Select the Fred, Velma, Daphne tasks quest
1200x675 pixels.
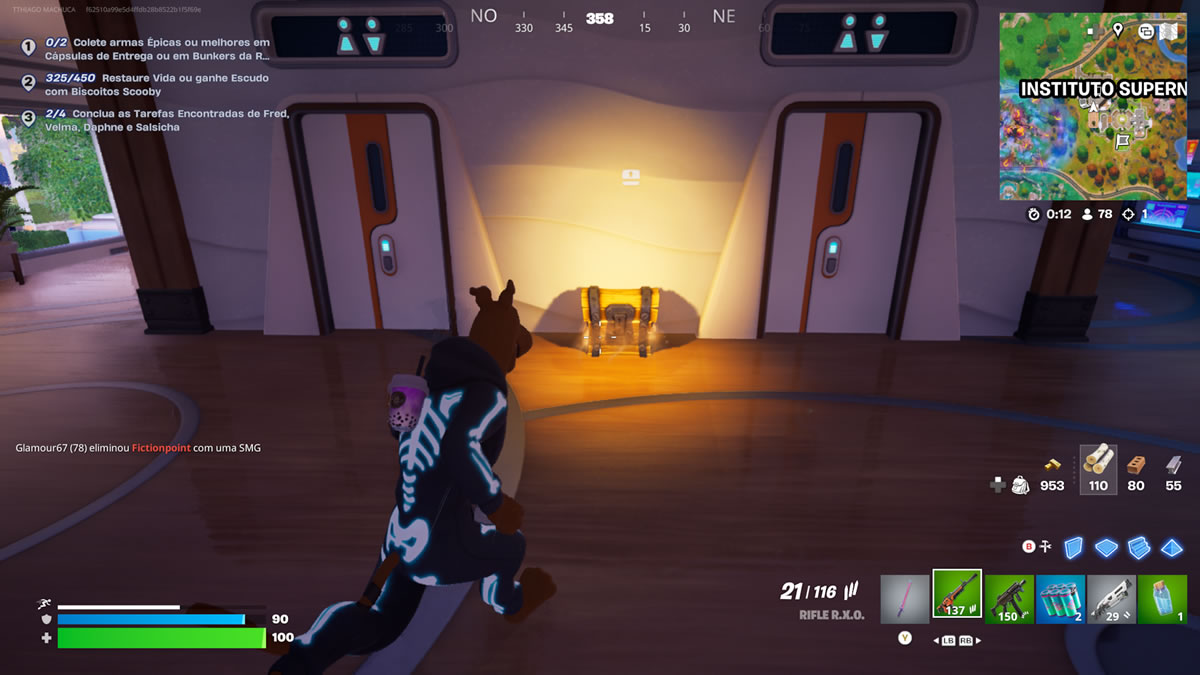click(167, 120)
